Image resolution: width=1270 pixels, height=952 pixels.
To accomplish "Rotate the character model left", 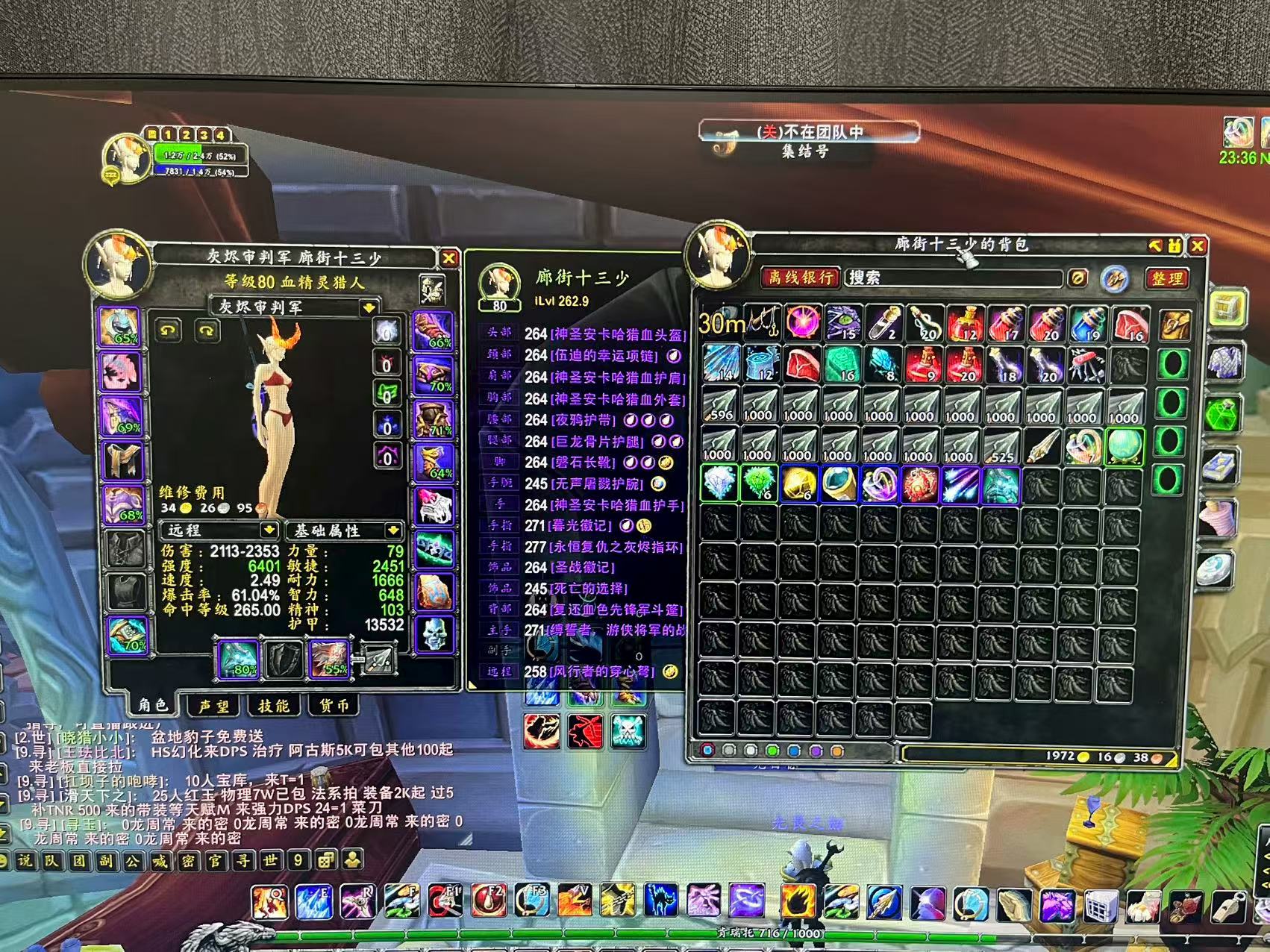I will (x=168, y=330).
